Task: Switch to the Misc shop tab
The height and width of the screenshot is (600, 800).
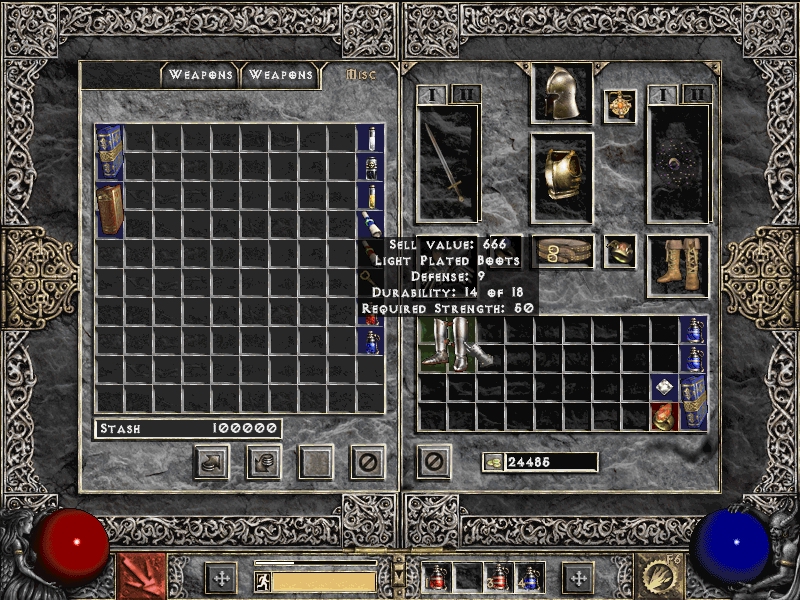Action: point(358,75)
